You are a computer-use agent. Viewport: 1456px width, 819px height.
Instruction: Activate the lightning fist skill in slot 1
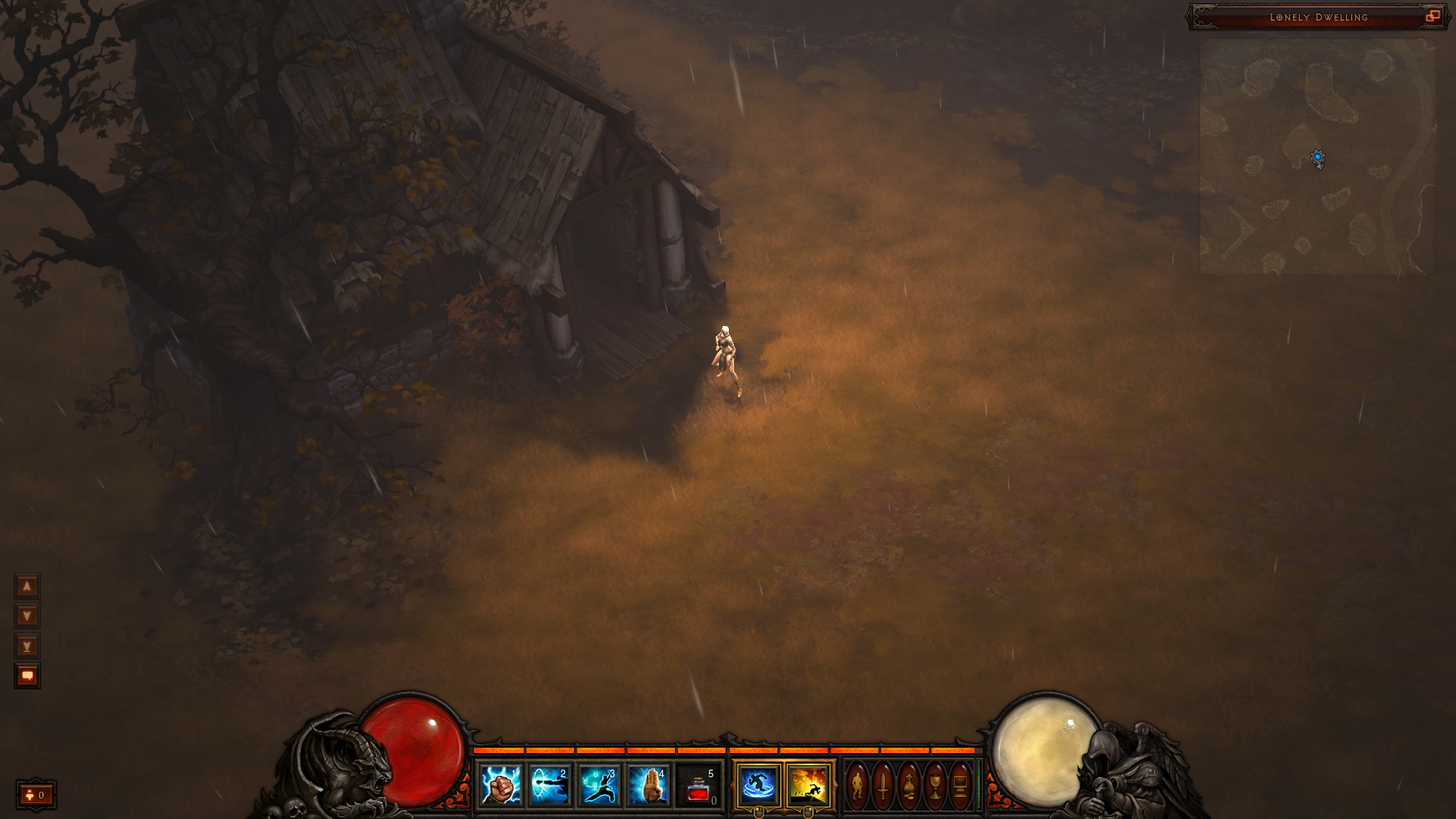[500, 785]
